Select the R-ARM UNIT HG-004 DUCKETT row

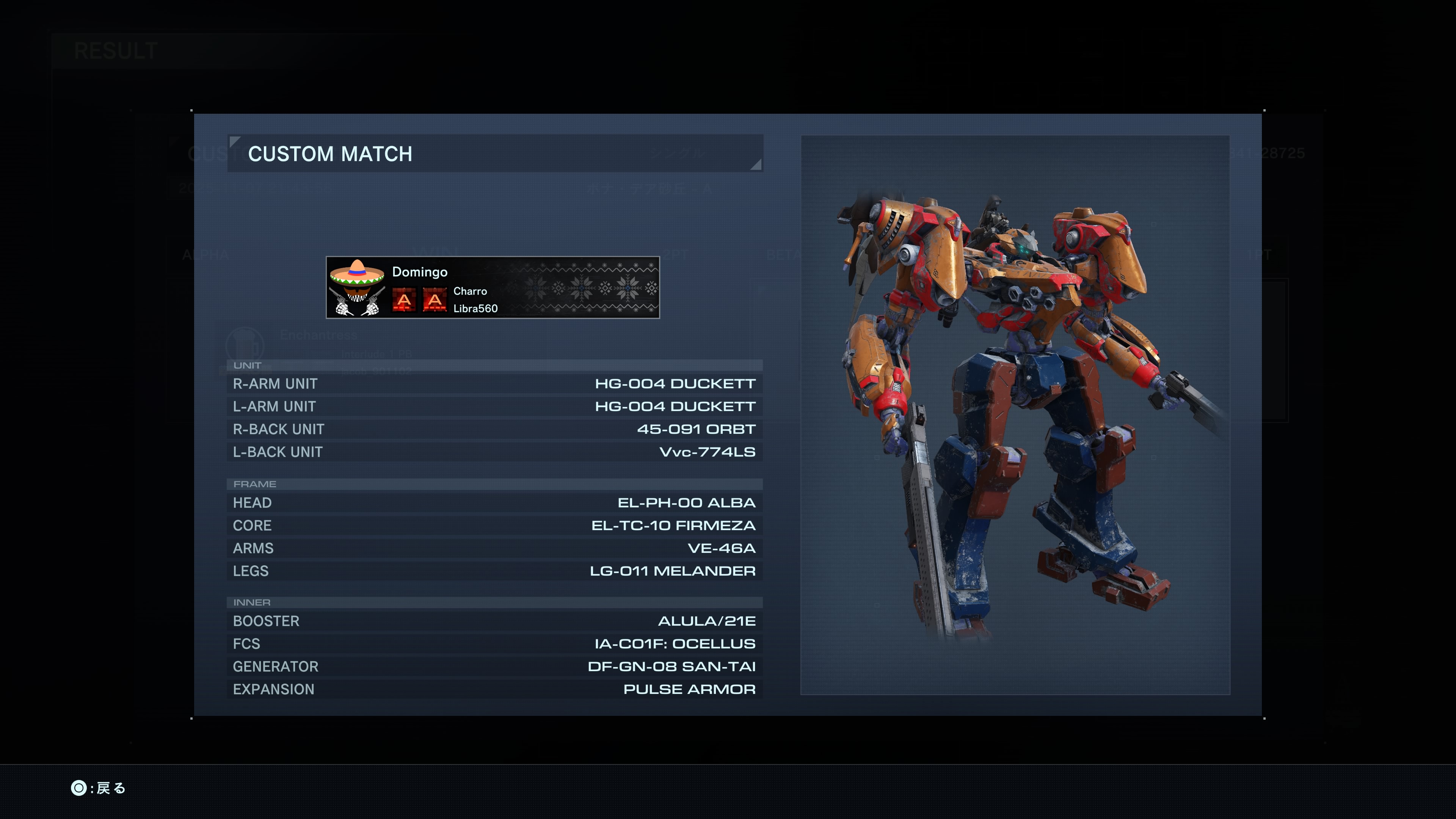click(494, 384)
